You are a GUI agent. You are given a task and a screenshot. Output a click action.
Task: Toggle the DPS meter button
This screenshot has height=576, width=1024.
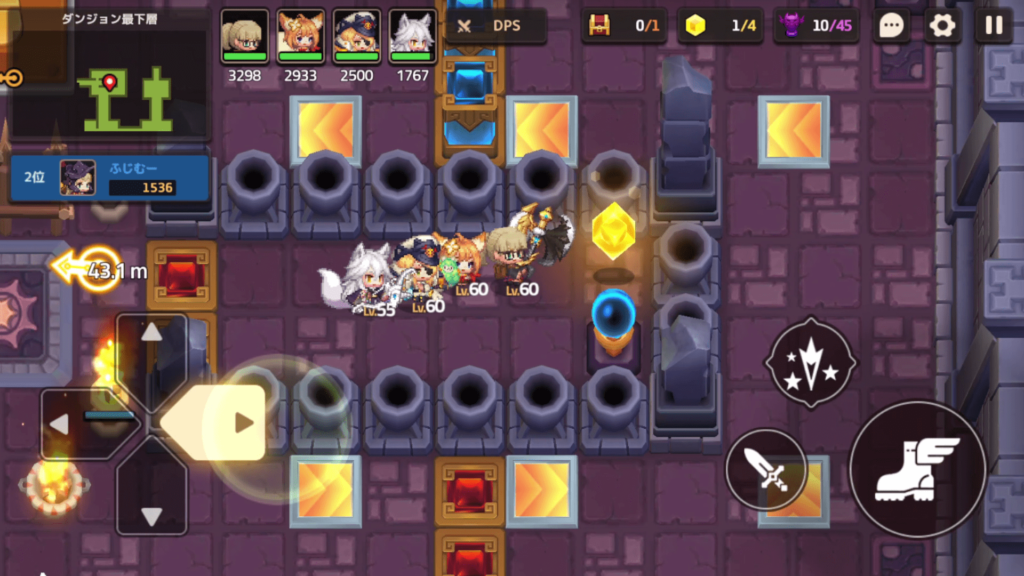pos(496,26)
